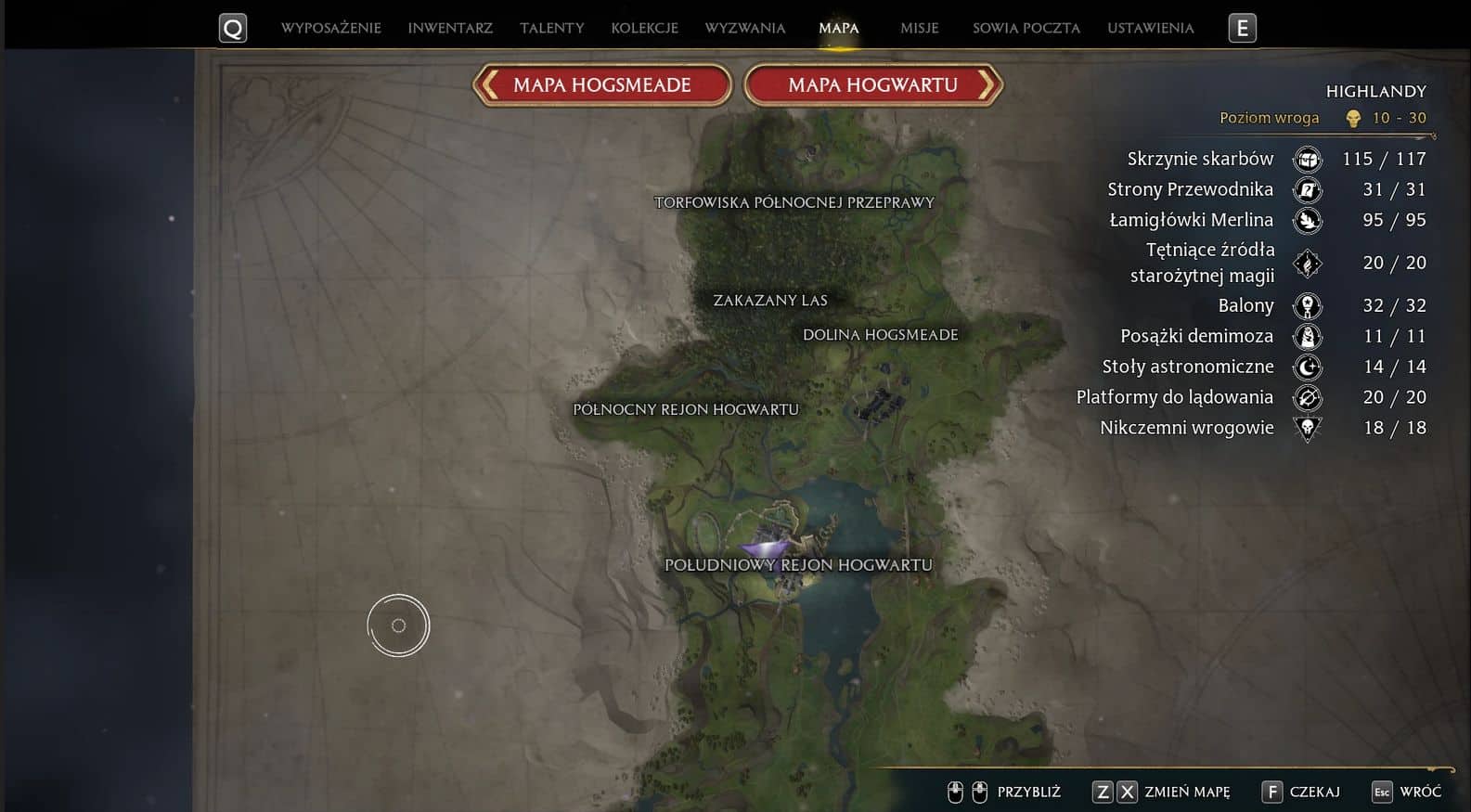This screenshot has width=1471, height=812.
Task: Select the Nikczemni wrogowie skull icon
Action: click(x=1307, y=428)
